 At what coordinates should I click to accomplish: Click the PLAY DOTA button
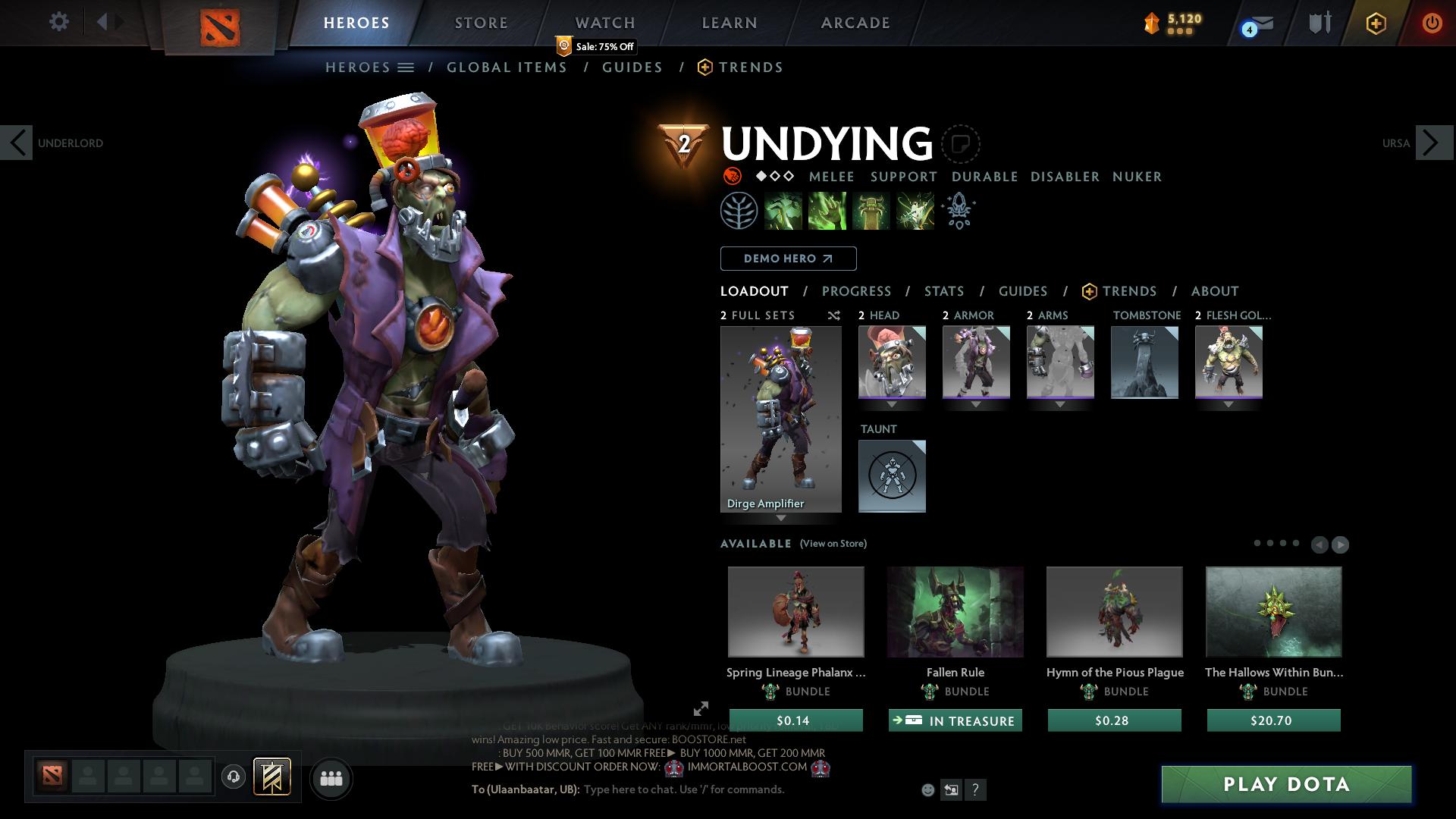coord(1285,784)
